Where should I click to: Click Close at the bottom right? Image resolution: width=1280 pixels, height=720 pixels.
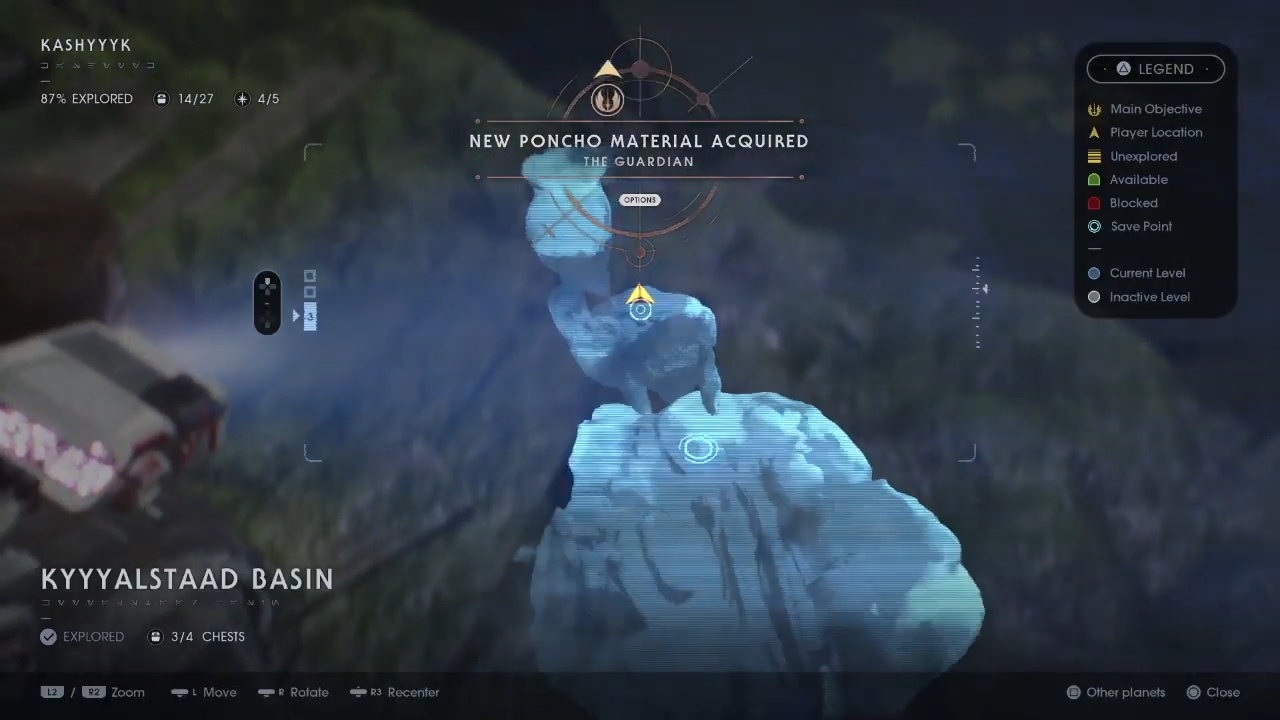coord(1222,692)
